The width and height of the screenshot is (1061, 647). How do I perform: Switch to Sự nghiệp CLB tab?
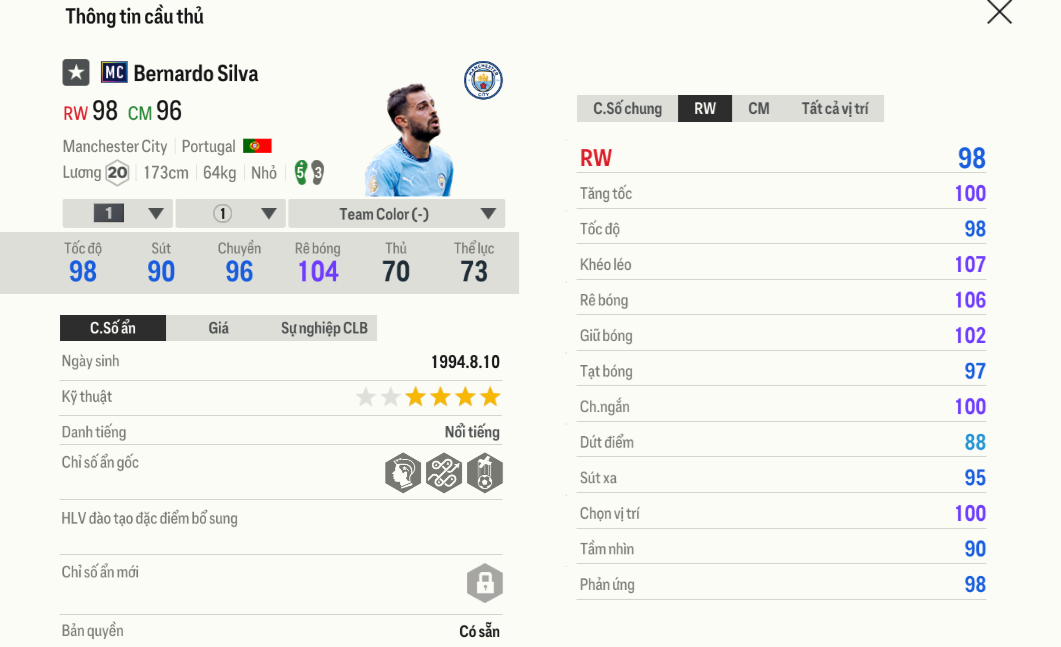324,328
